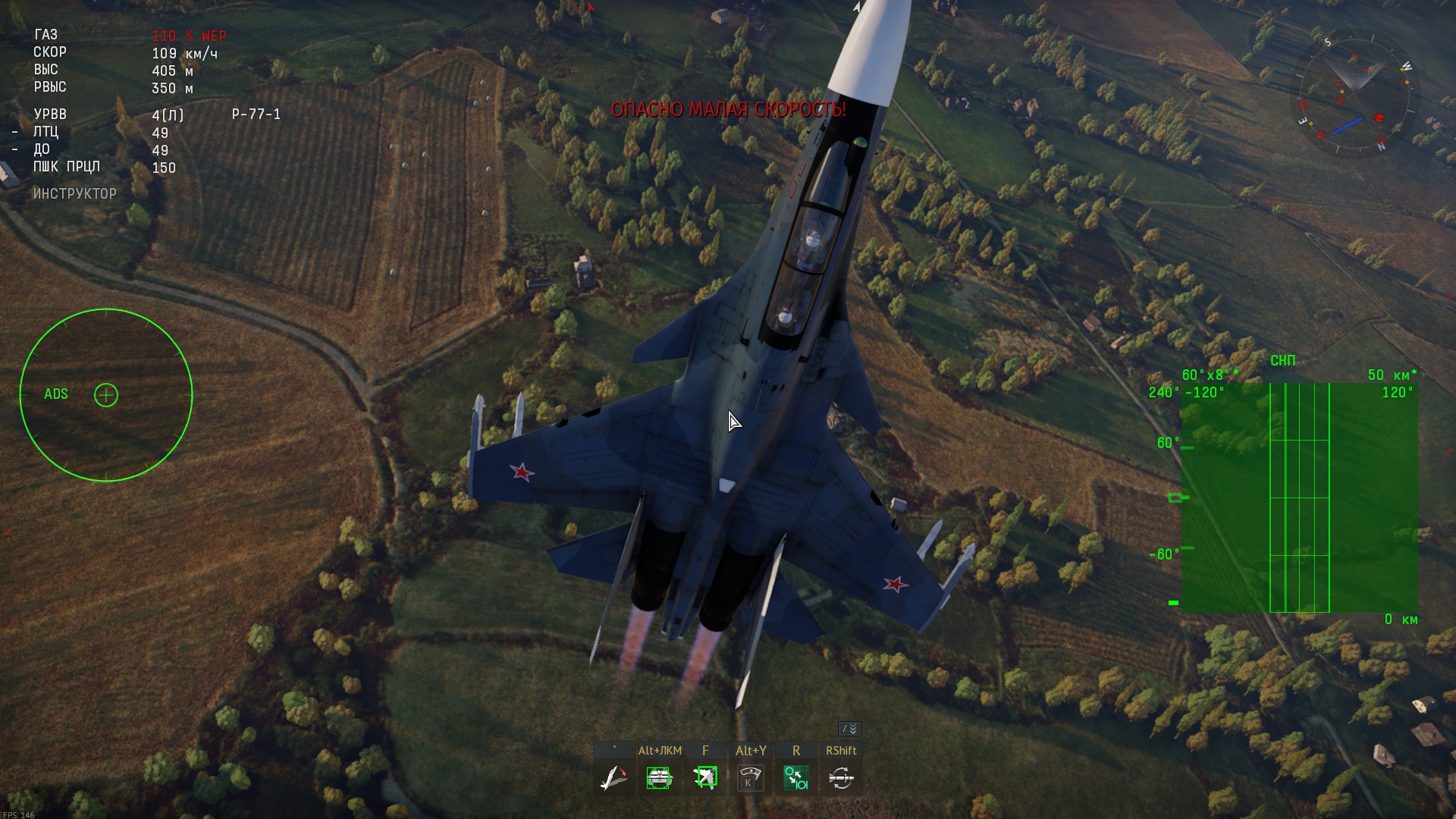Collapse the action bar with the chevron button
The width and height of the screenshot is (1456, 819).
click(x=849, y=729)
